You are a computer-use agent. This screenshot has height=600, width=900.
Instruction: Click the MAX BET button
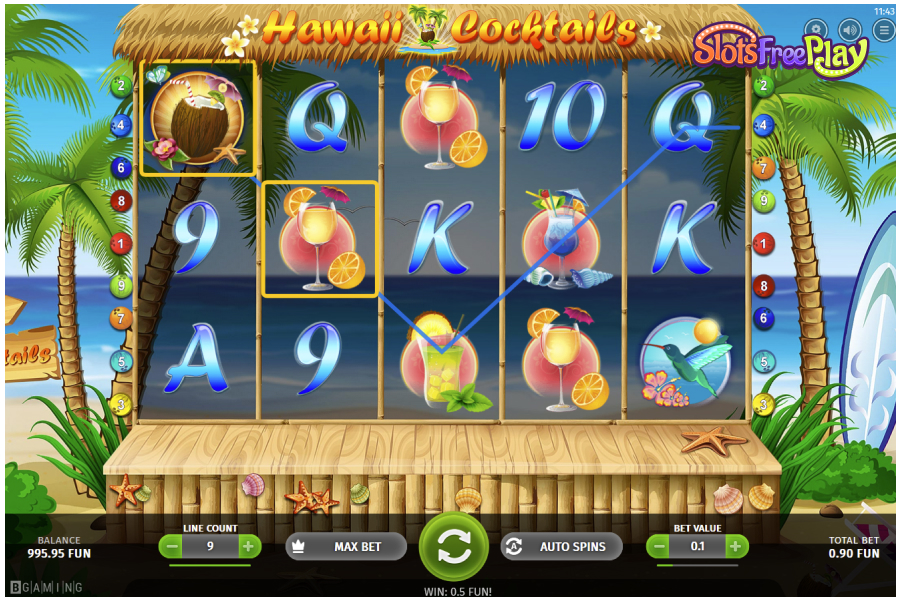tap(346, 547)
